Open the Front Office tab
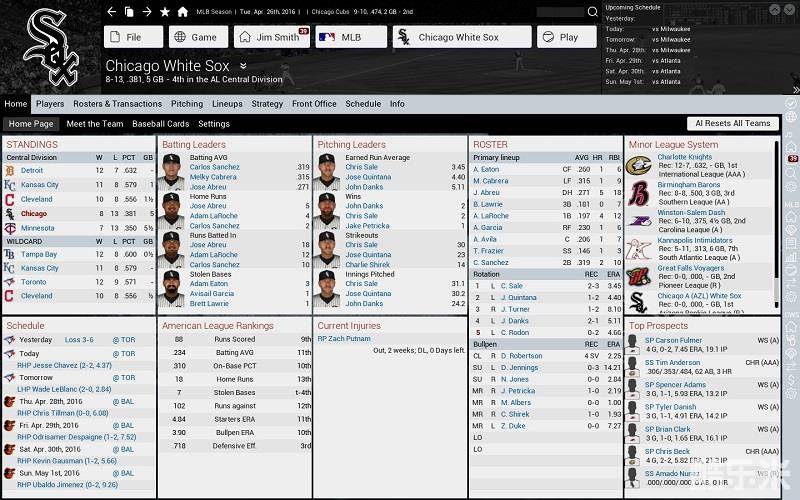The image size is (800, 500). tap(314, 104)
